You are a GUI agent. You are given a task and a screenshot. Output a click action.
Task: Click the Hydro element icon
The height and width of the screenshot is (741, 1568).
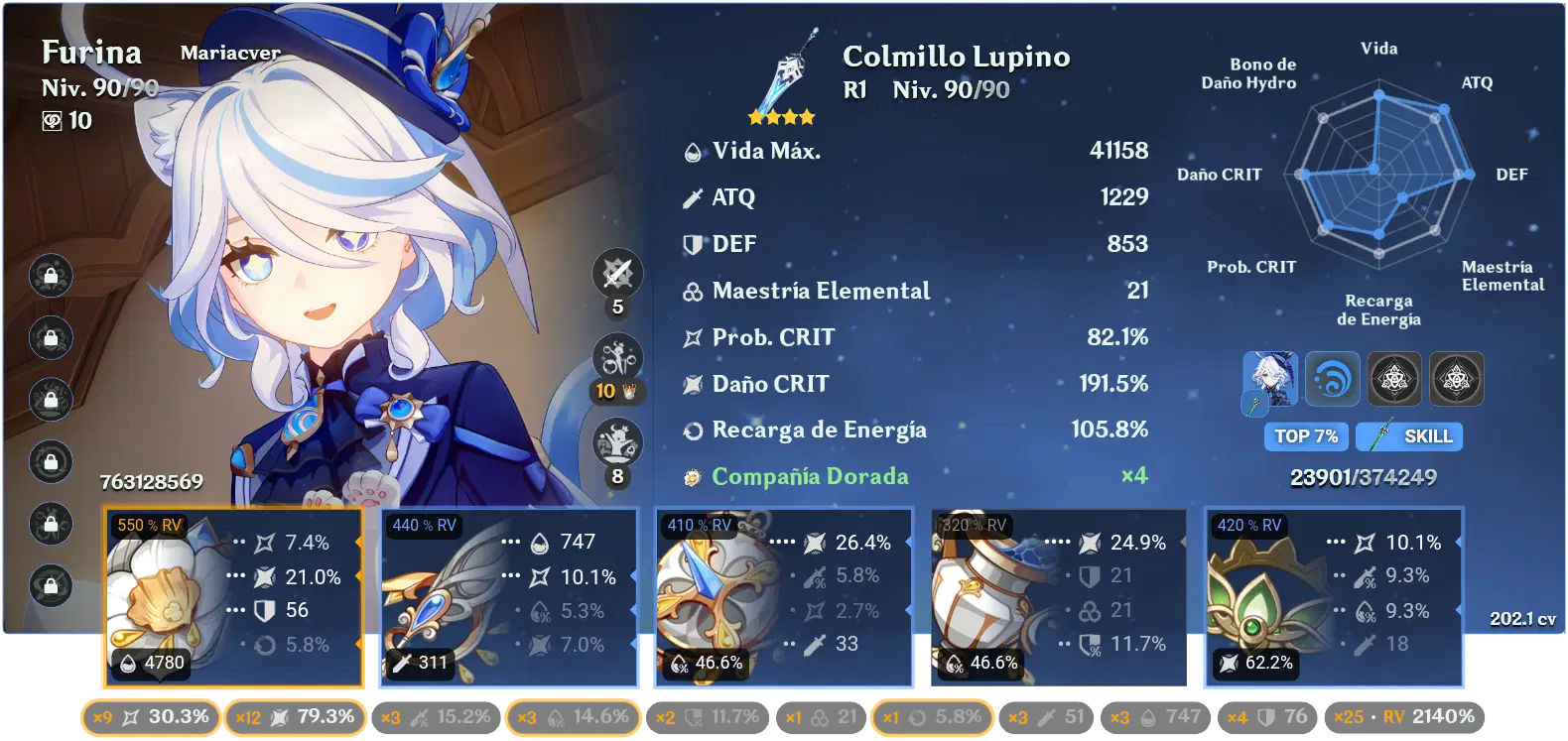pyautogui.click(x=1333, y=379)
